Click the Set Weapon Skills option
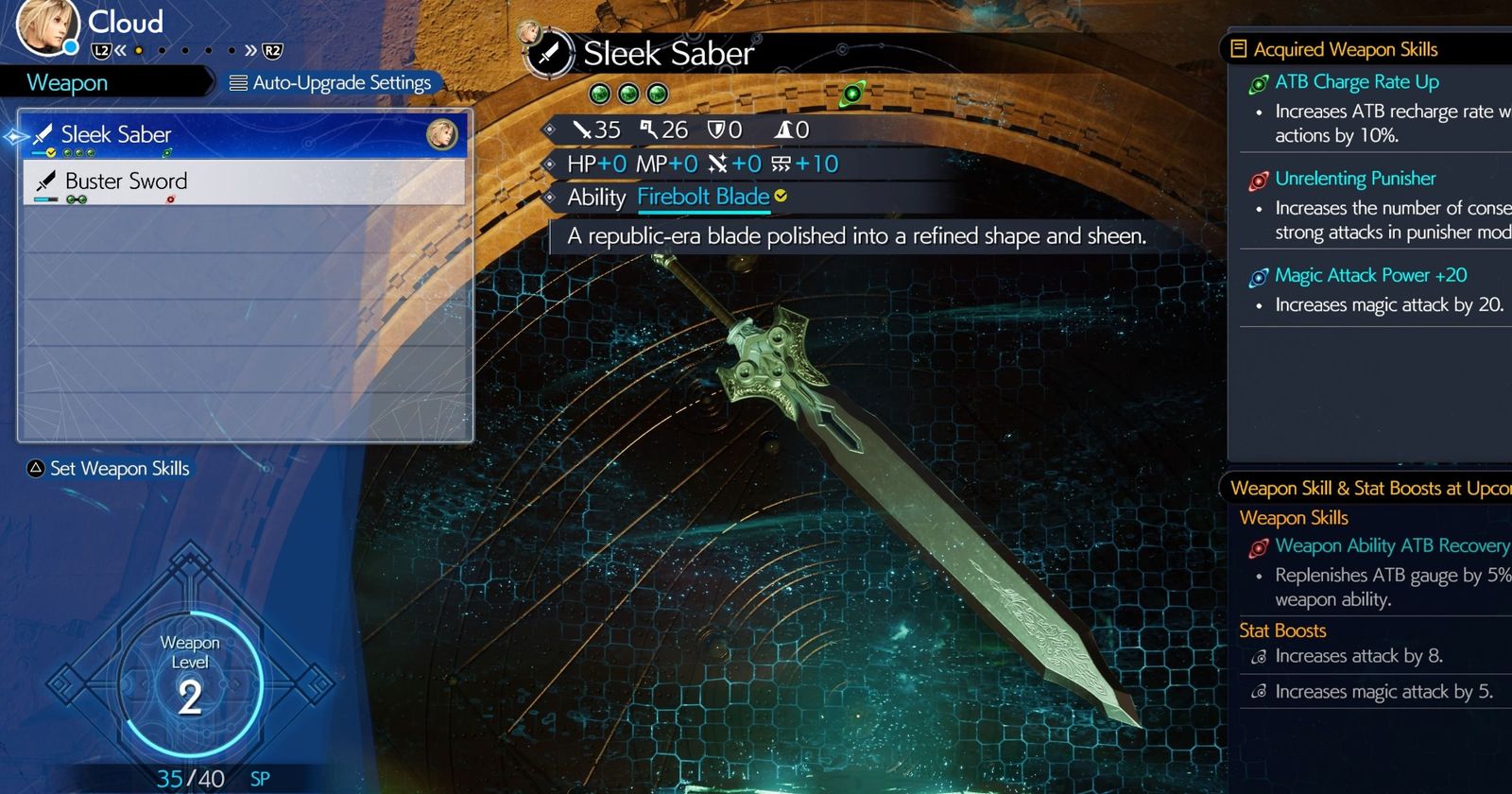Viewport: 1512px width, 794px height. [110, 469]
